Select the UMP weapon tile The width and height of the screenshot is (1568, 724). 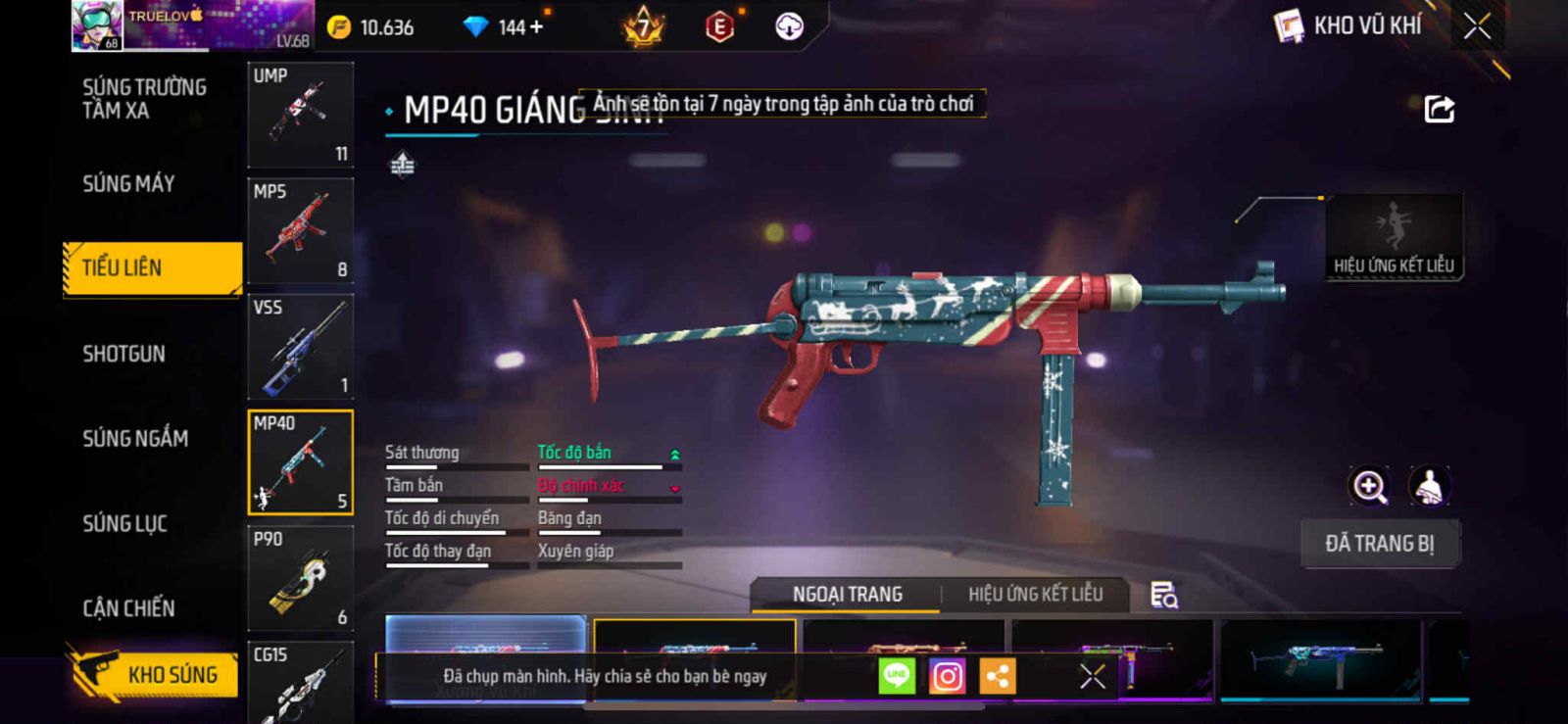click(300, 116)
